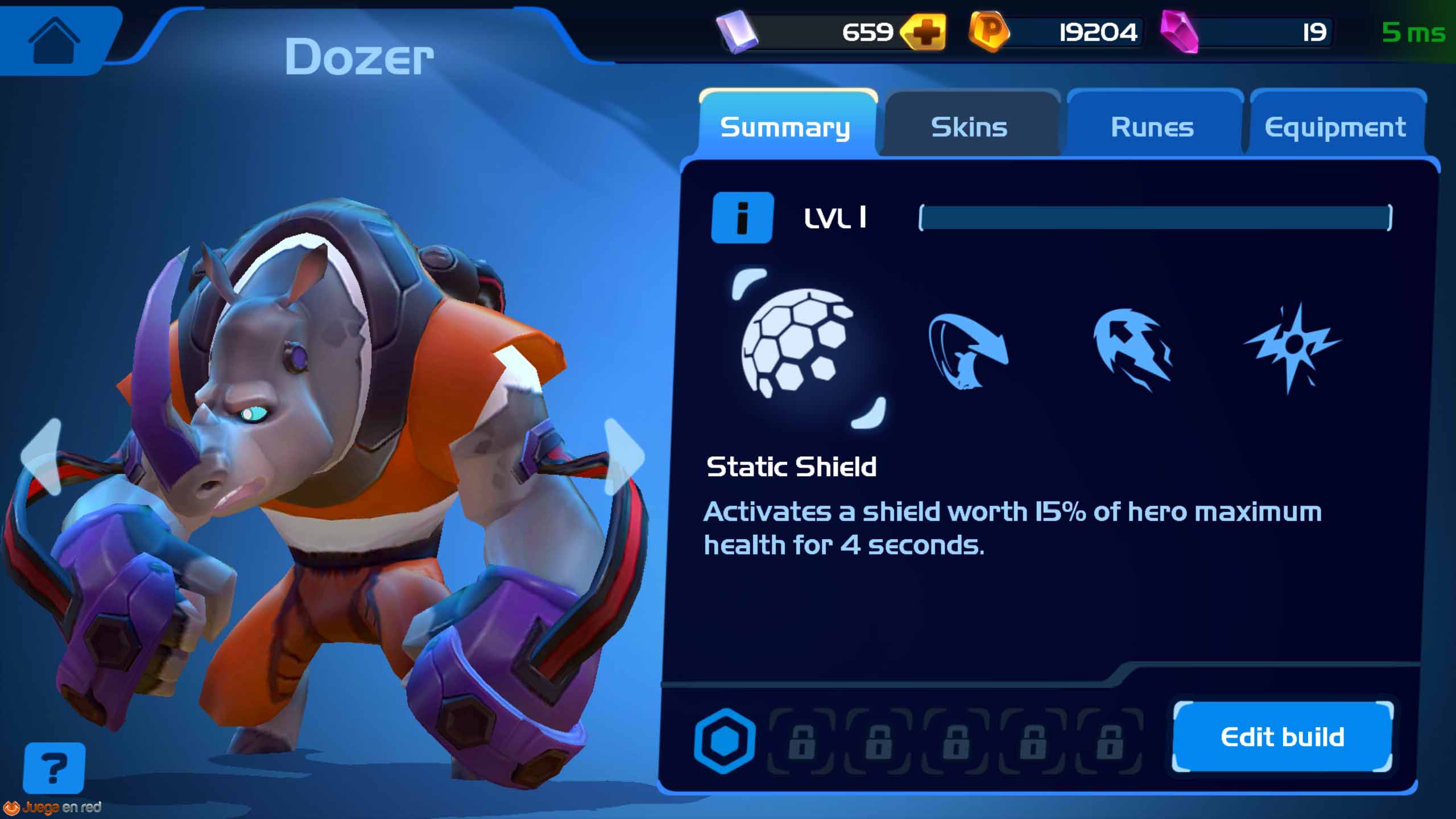
Task: Return to the home screen
Action: [54, 40]
